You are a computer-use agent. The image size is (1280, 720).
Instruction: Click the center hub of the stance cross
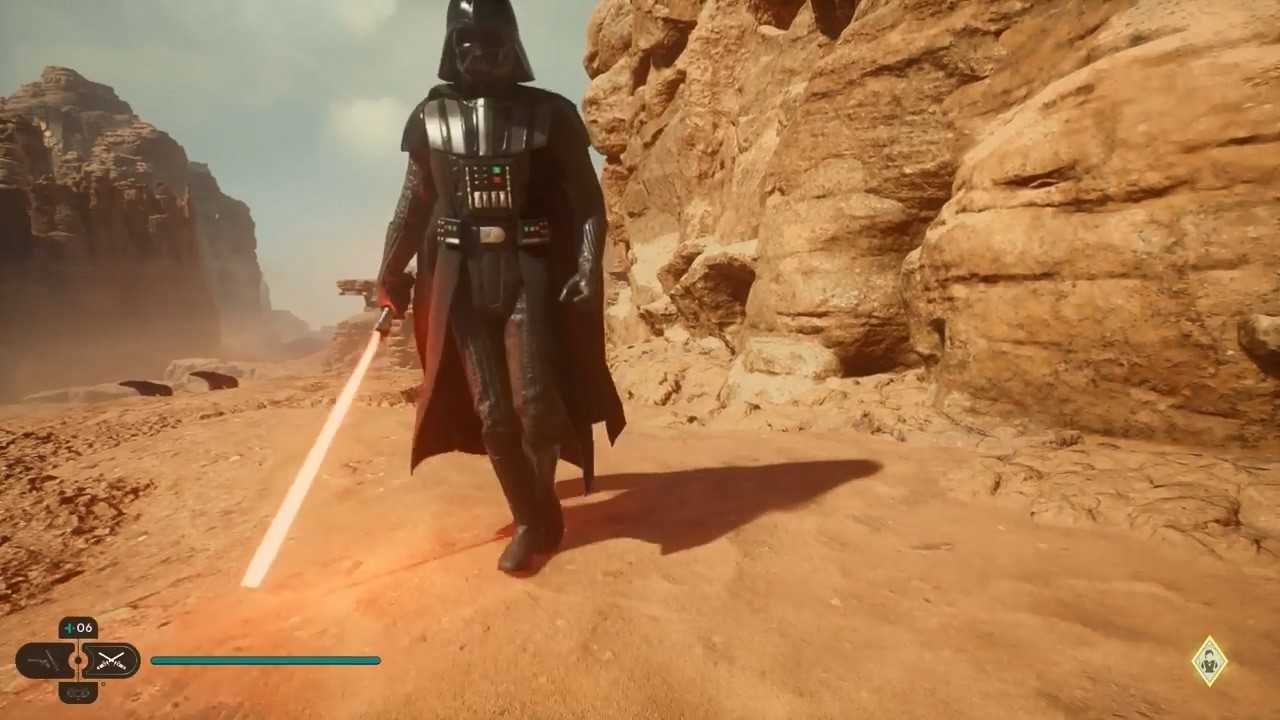pyautogui.click(x=78, y=660)
